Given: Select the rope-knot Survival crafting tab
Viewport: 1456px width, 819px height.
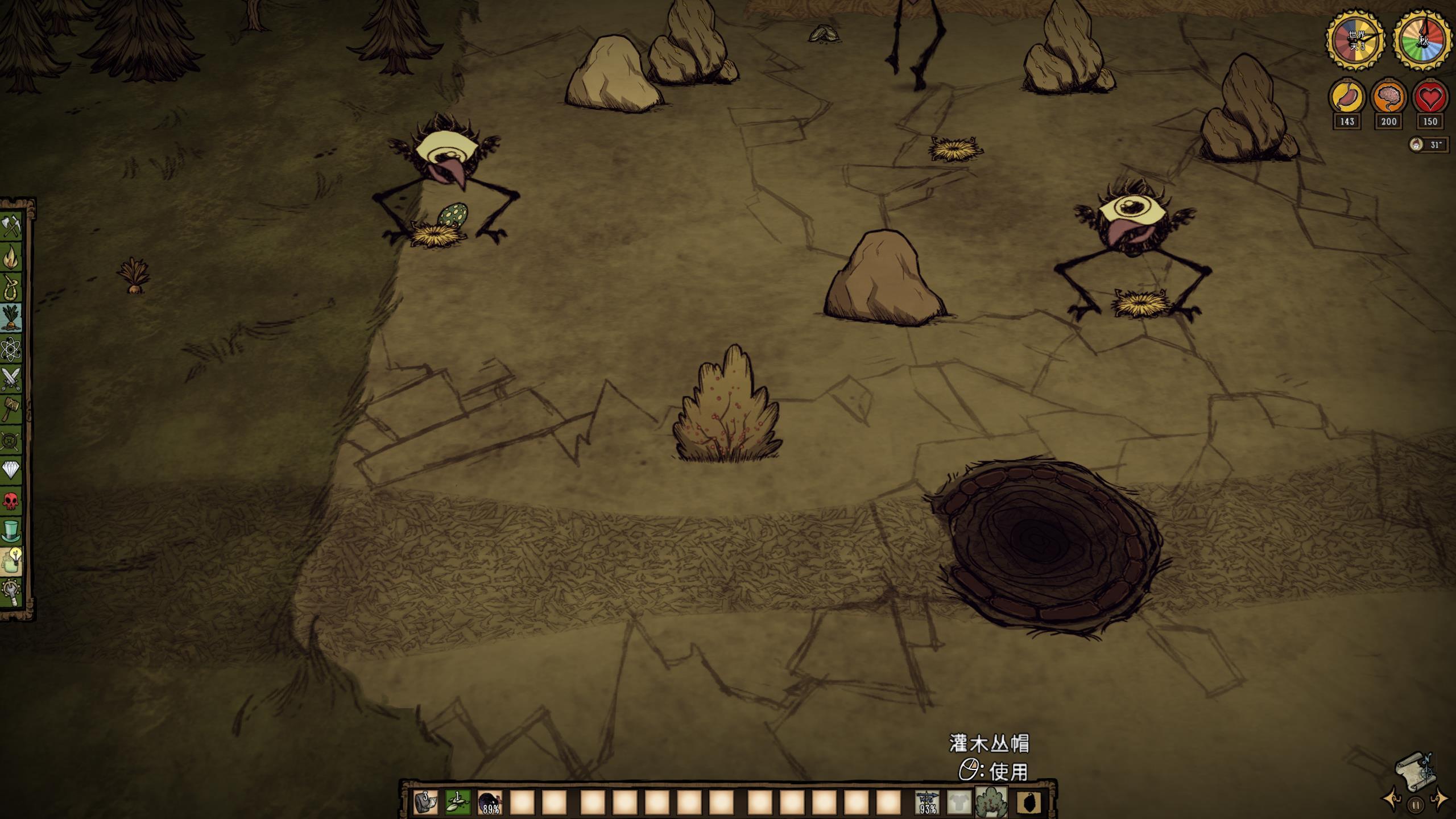Looking at the screenshot, I should coord(11,287).
